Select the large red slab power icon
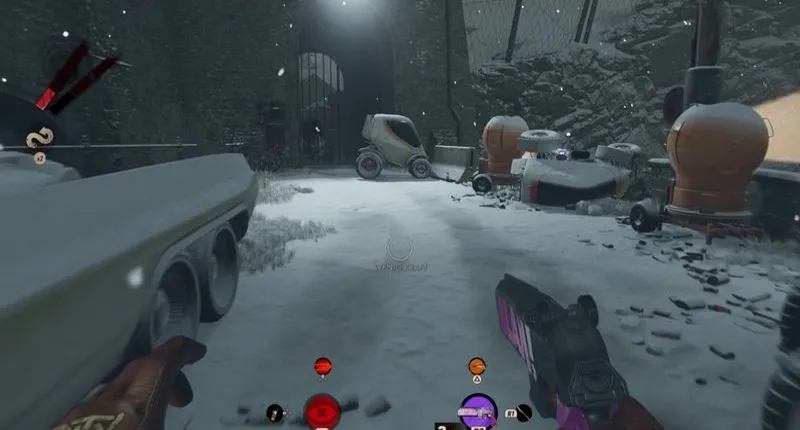The height and width of the screenshot is (430, 800). (322, 411)
